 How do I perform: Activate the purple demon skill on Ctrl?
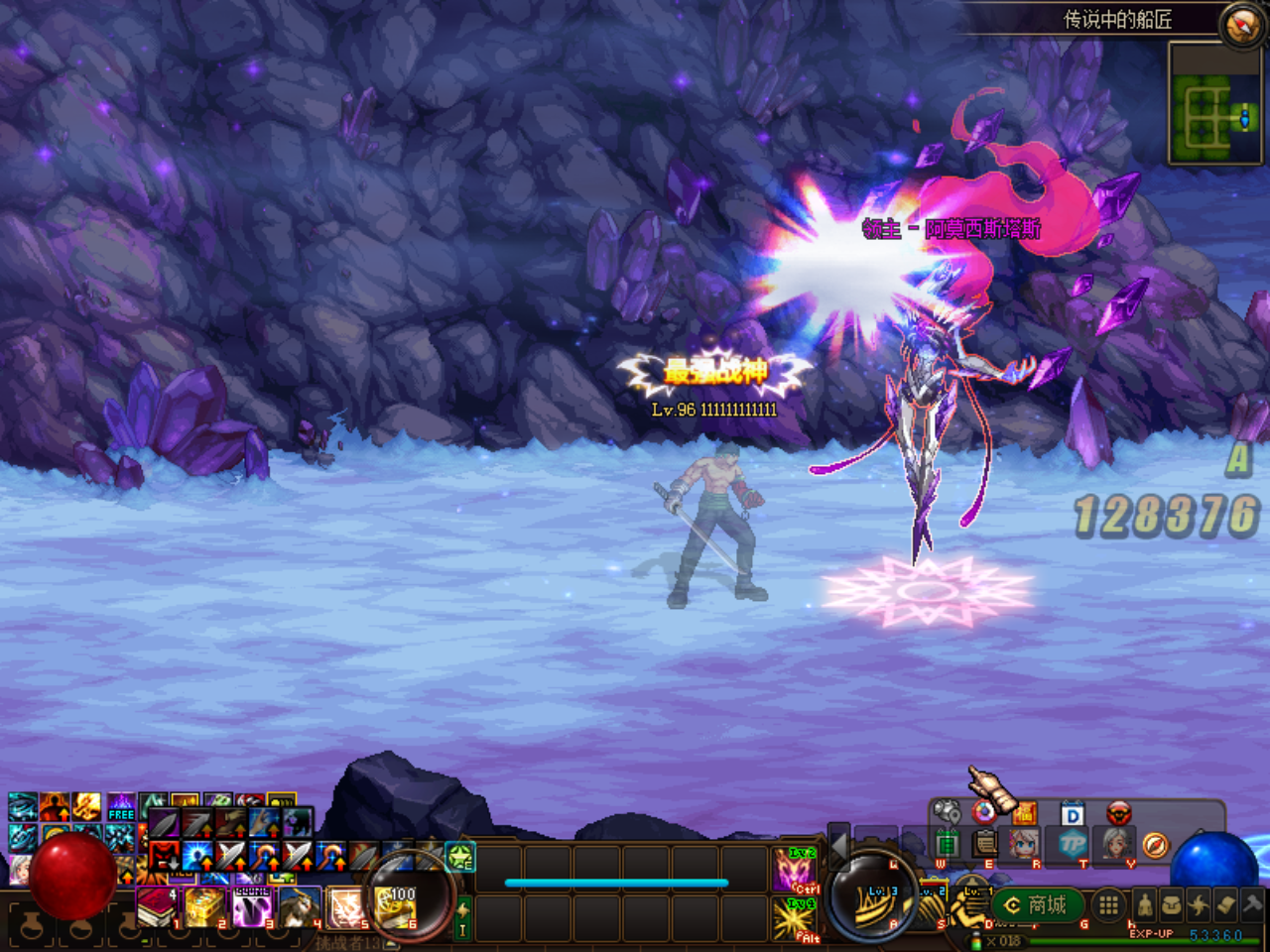click(x=795, y=870)
